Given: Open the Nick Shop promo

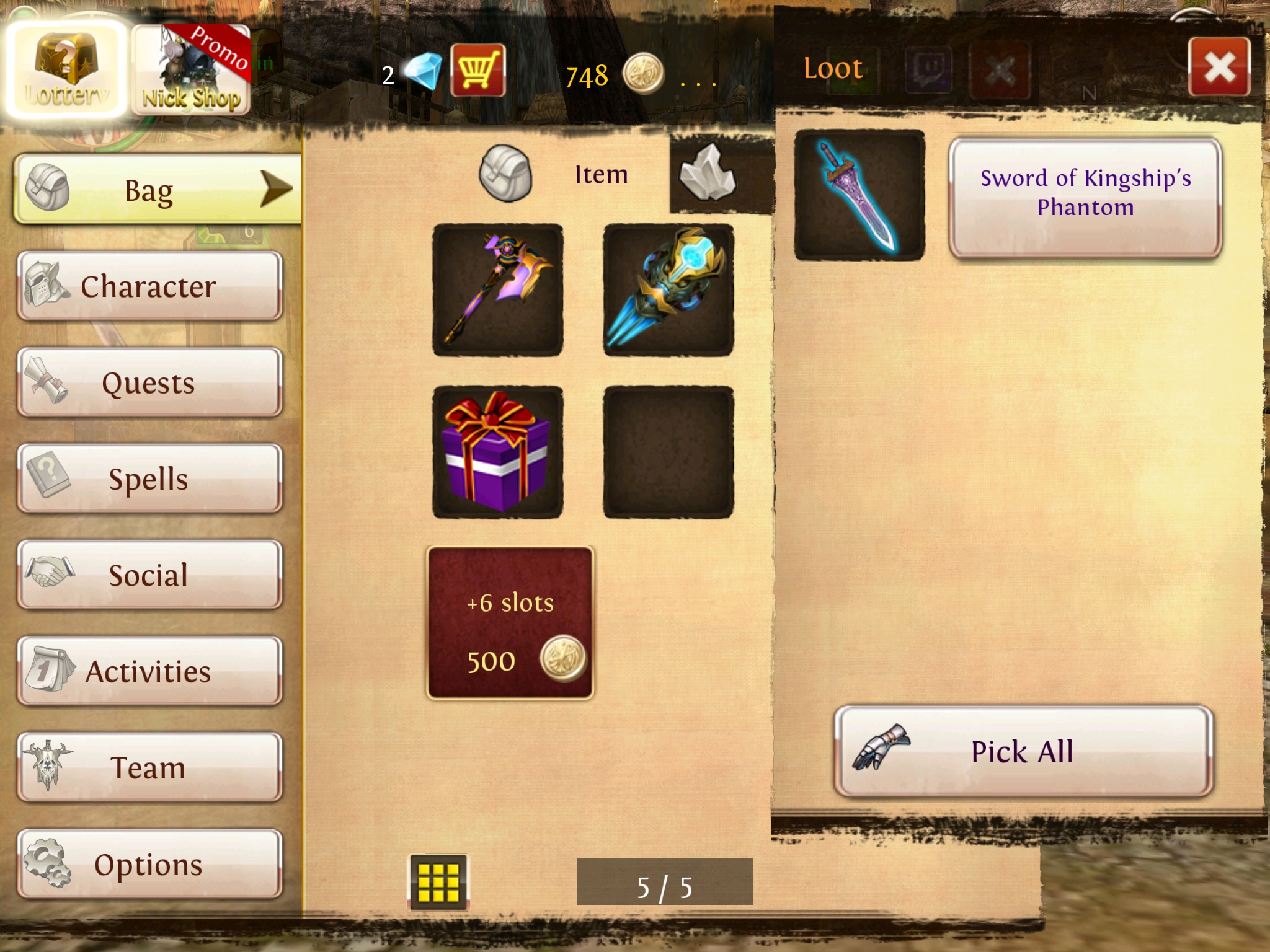Looking at the screenshot, I should [192, 71].
